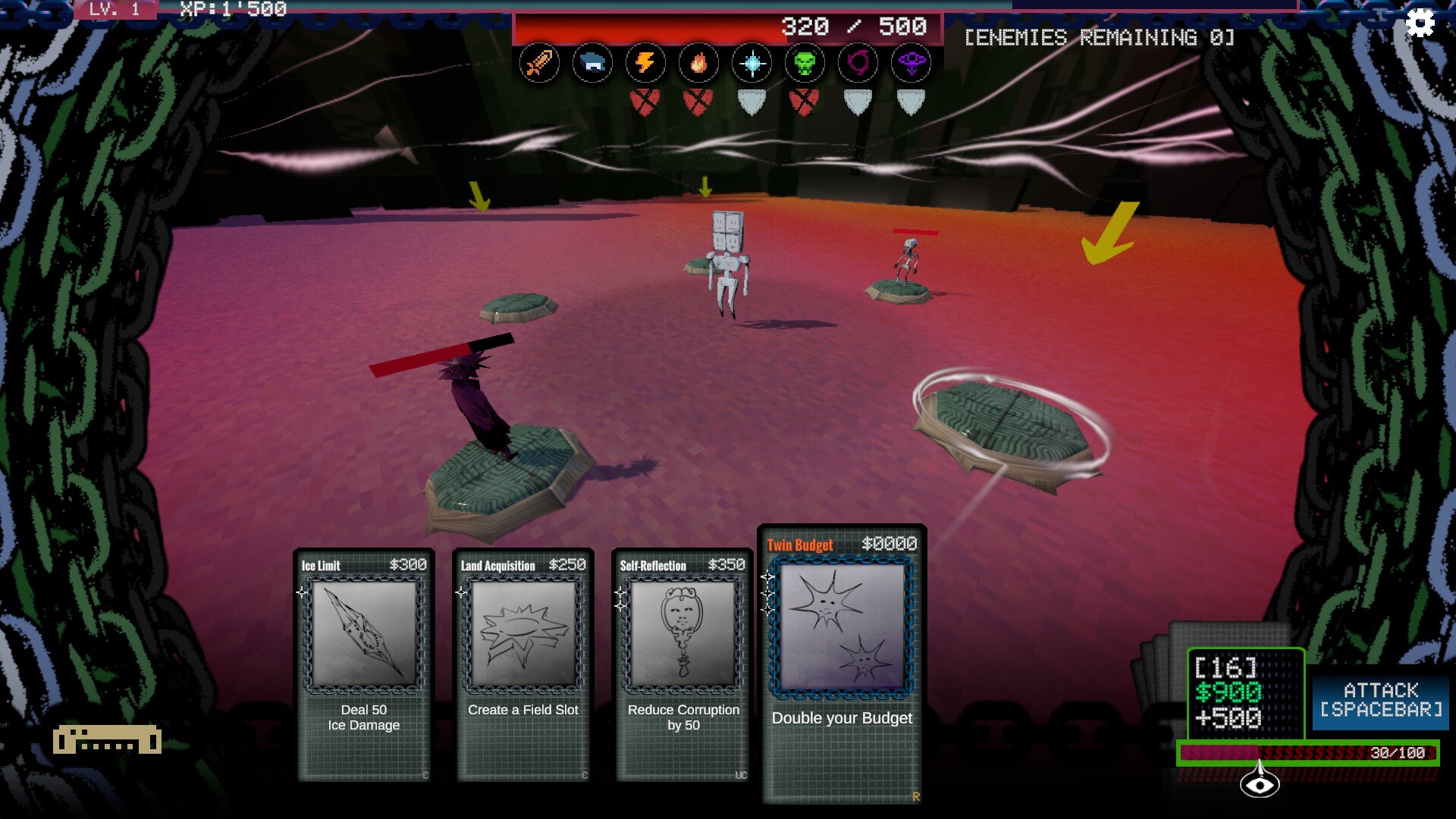Toggle the eye icon below the corruption bar
Image resolution: width=1456 pixels, height=819 pixels.
click(x=1260, y=785)
